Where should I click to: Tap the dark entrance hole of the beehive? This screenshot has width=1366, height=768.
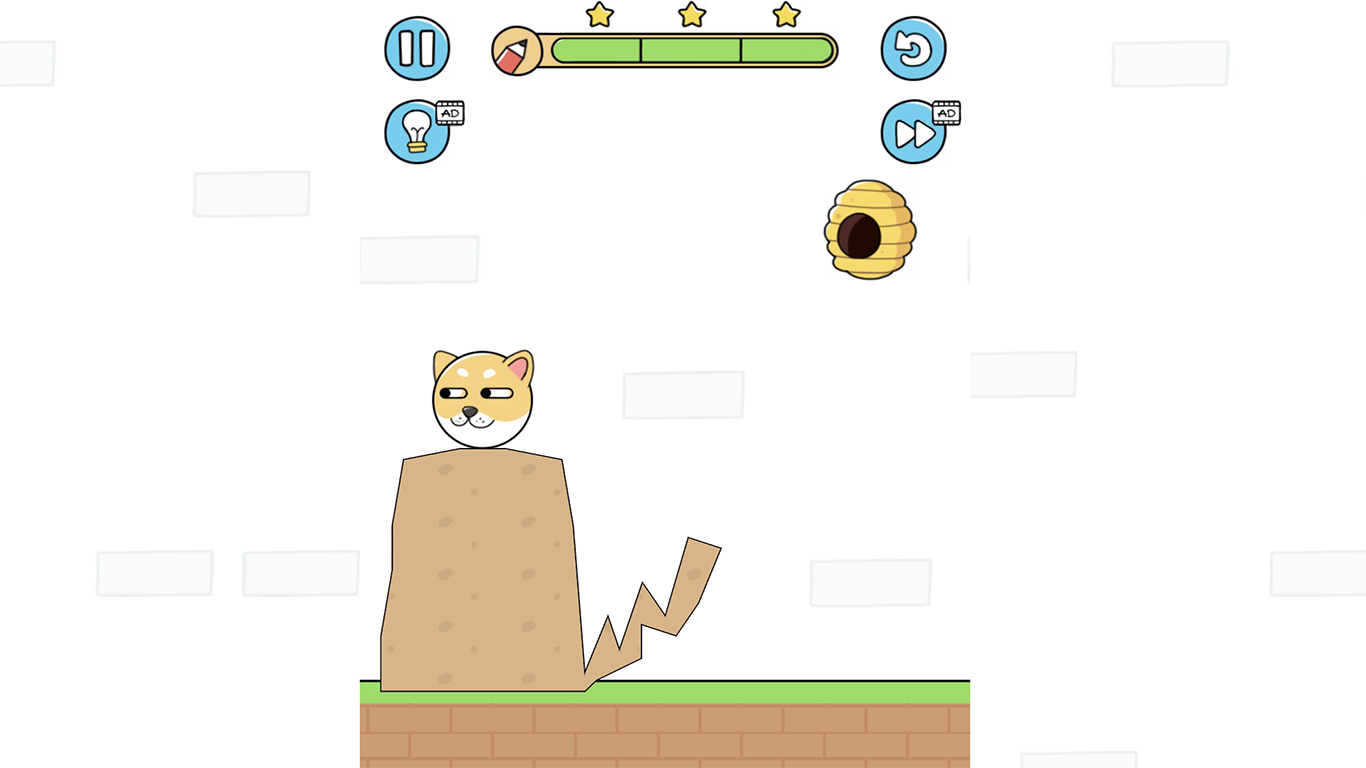tap(858, 232)
